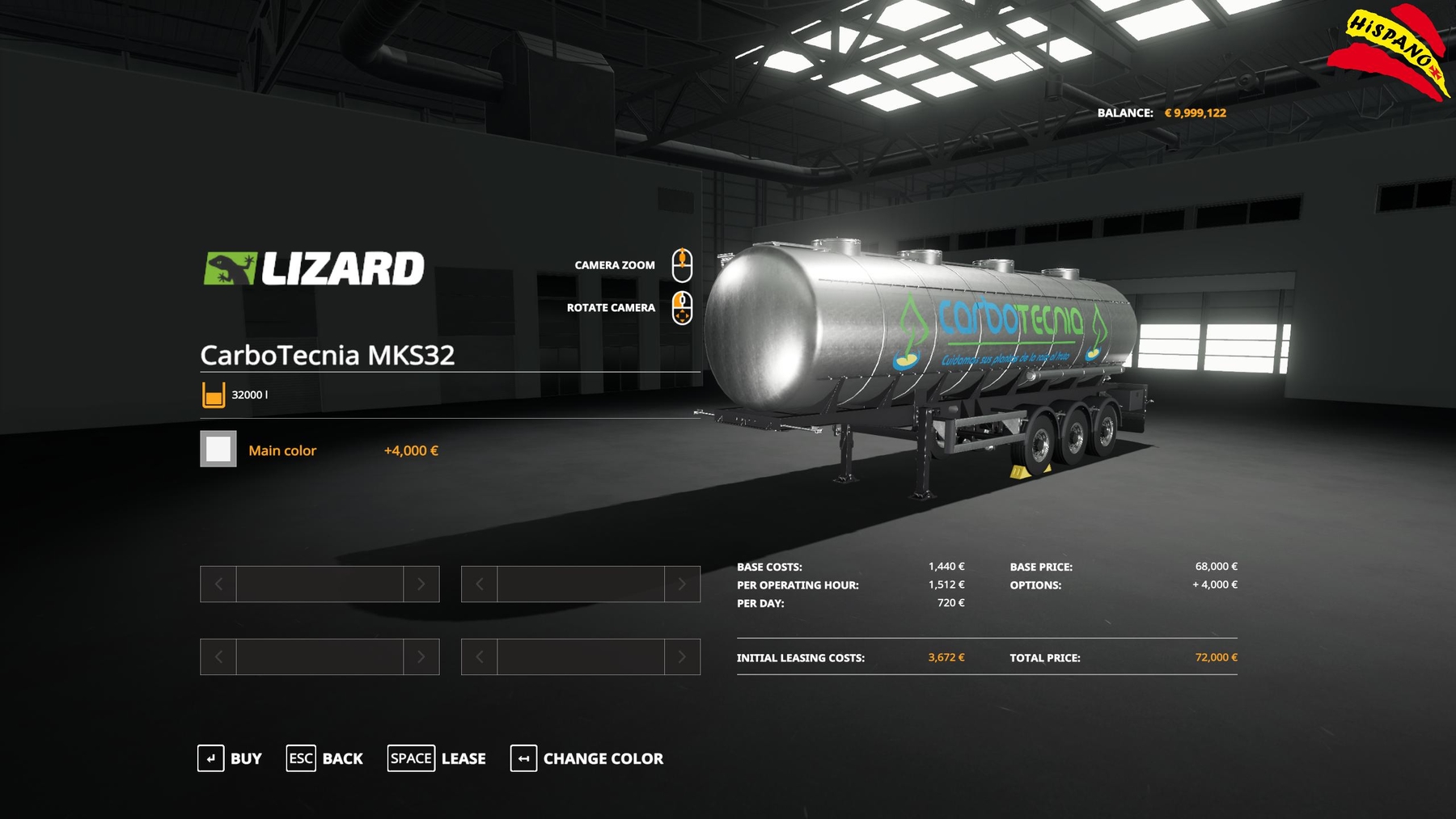Viewport: 1456px width, 819px height.
Task: Go back from the shop configuration
Action: [x=325, y=758]
